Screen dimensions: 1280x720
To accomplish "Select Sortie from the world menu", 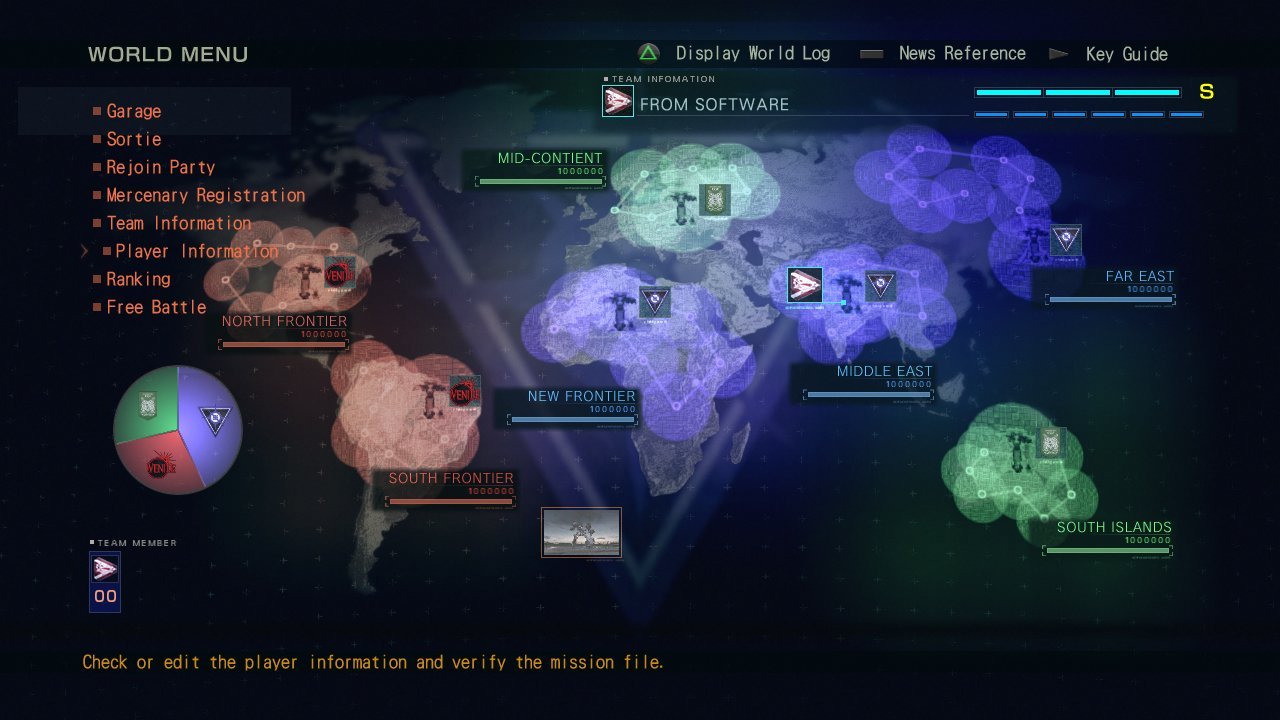I will pos(133,139).
